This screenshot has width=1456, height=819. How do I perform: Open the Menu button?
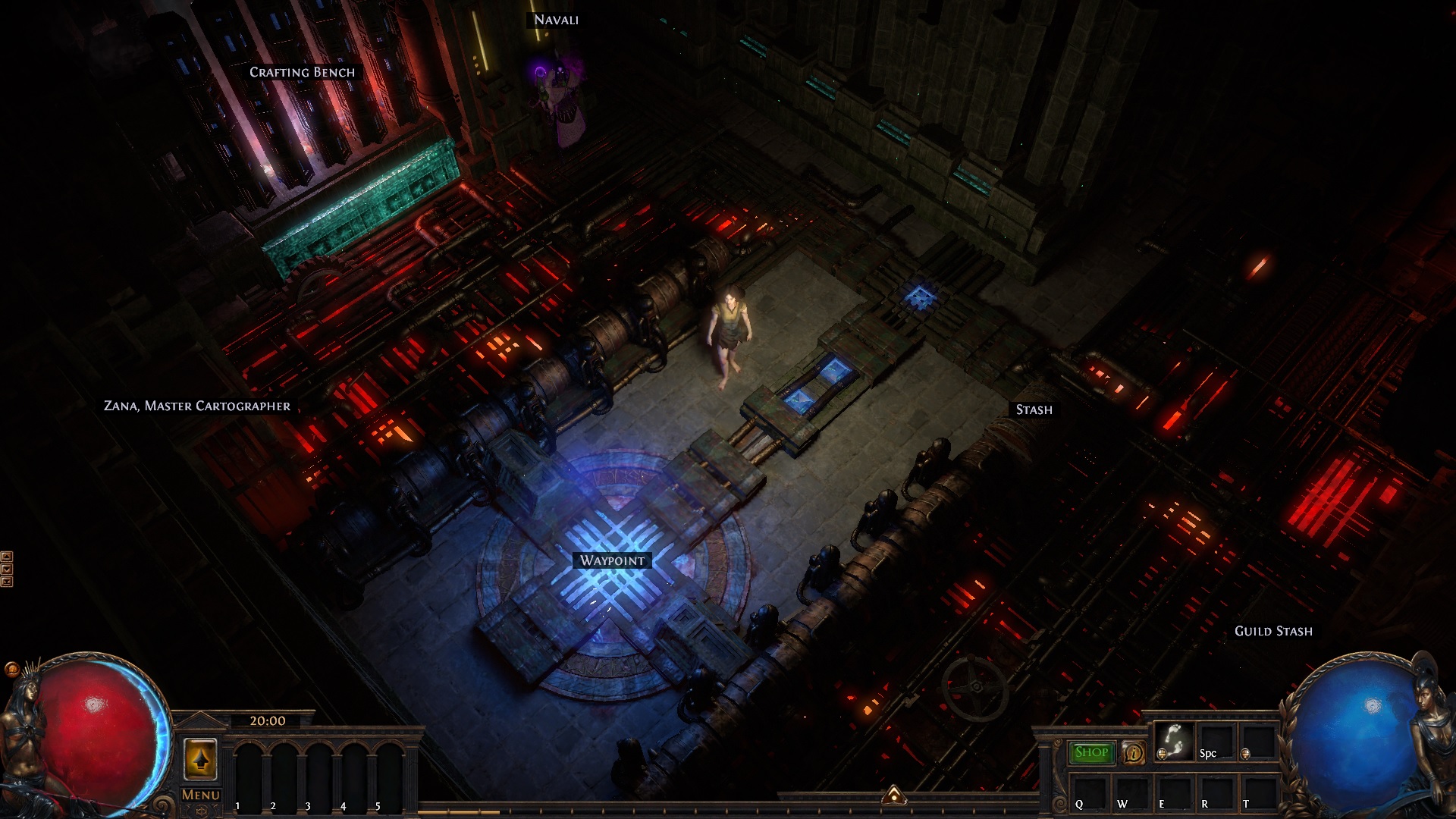click(x=201, y=795)
